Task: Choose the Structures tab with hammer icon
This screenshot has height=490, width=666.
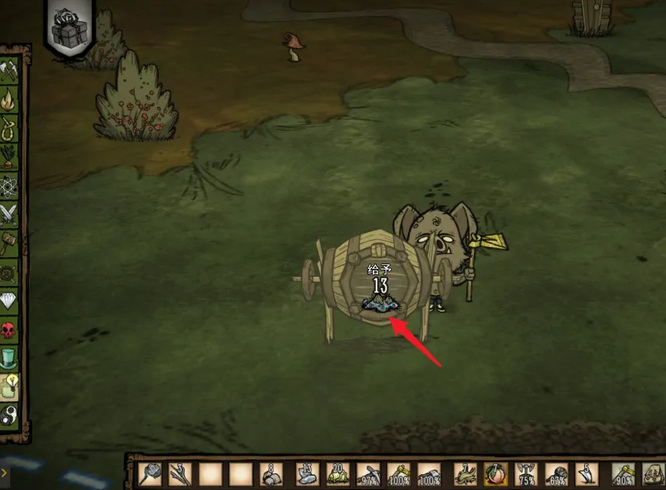Action: 10,242
